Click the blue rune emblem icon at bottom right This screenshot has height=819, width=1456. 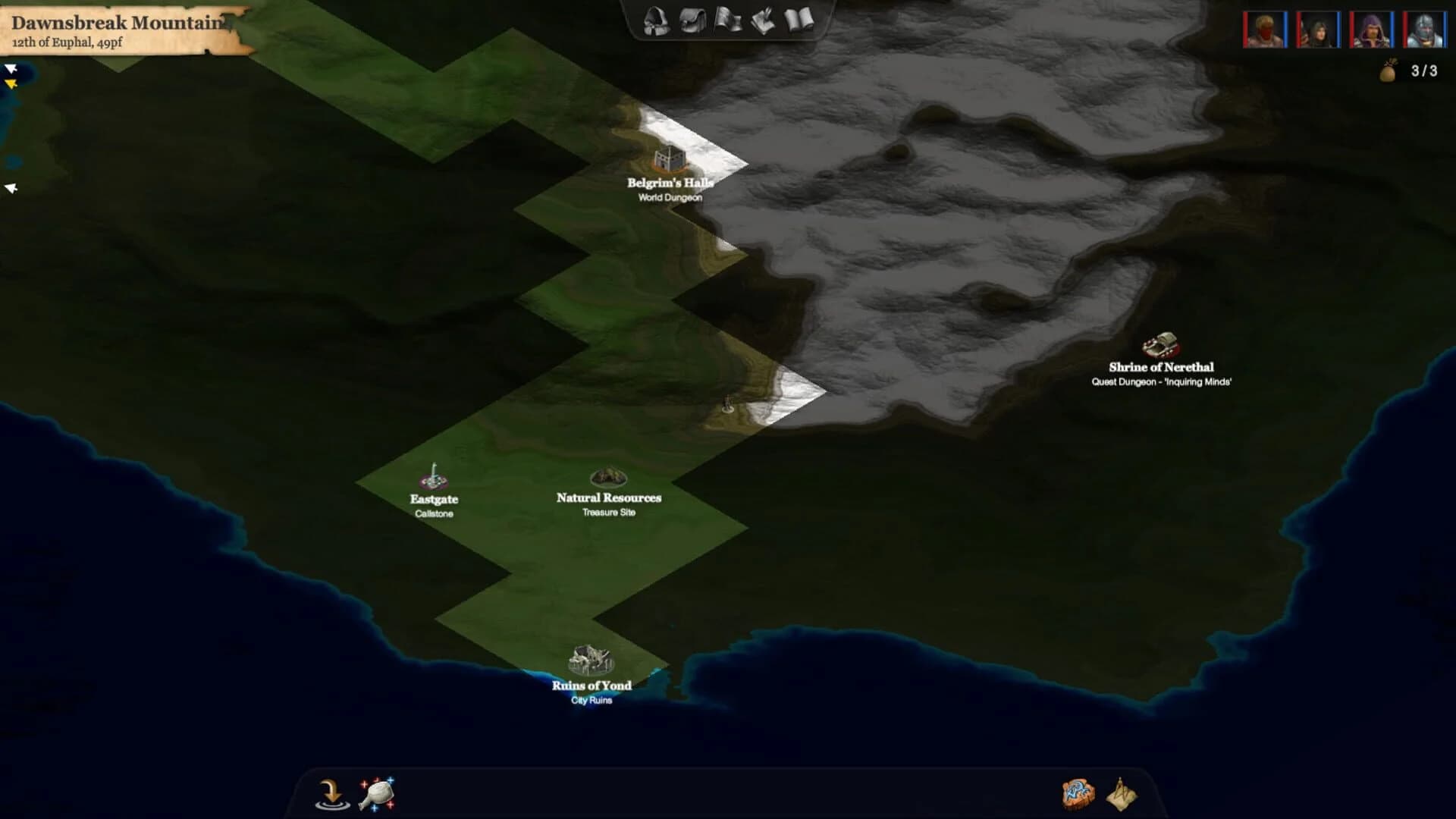tap(1080, 793)
